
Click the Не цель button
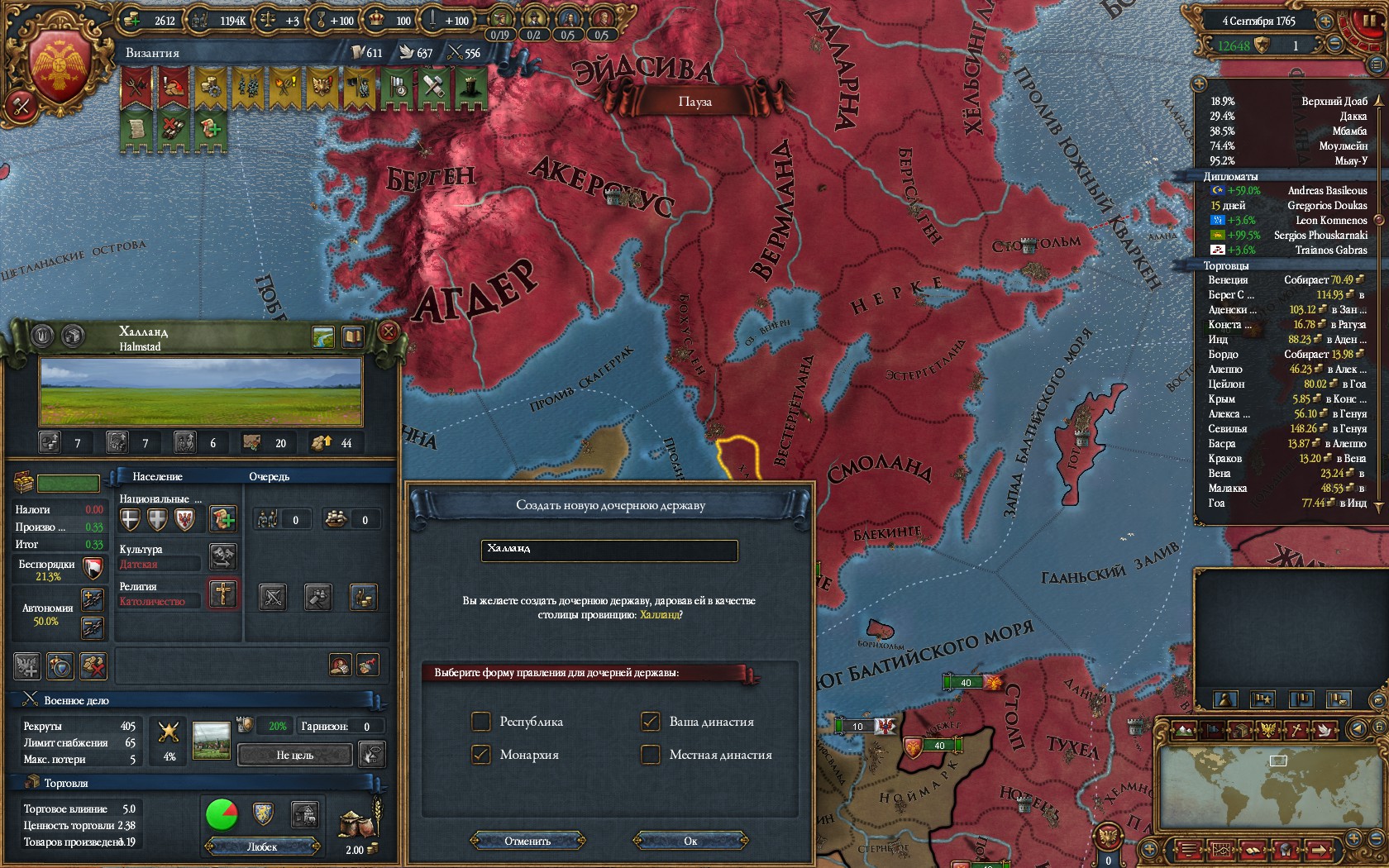(294, 755)
